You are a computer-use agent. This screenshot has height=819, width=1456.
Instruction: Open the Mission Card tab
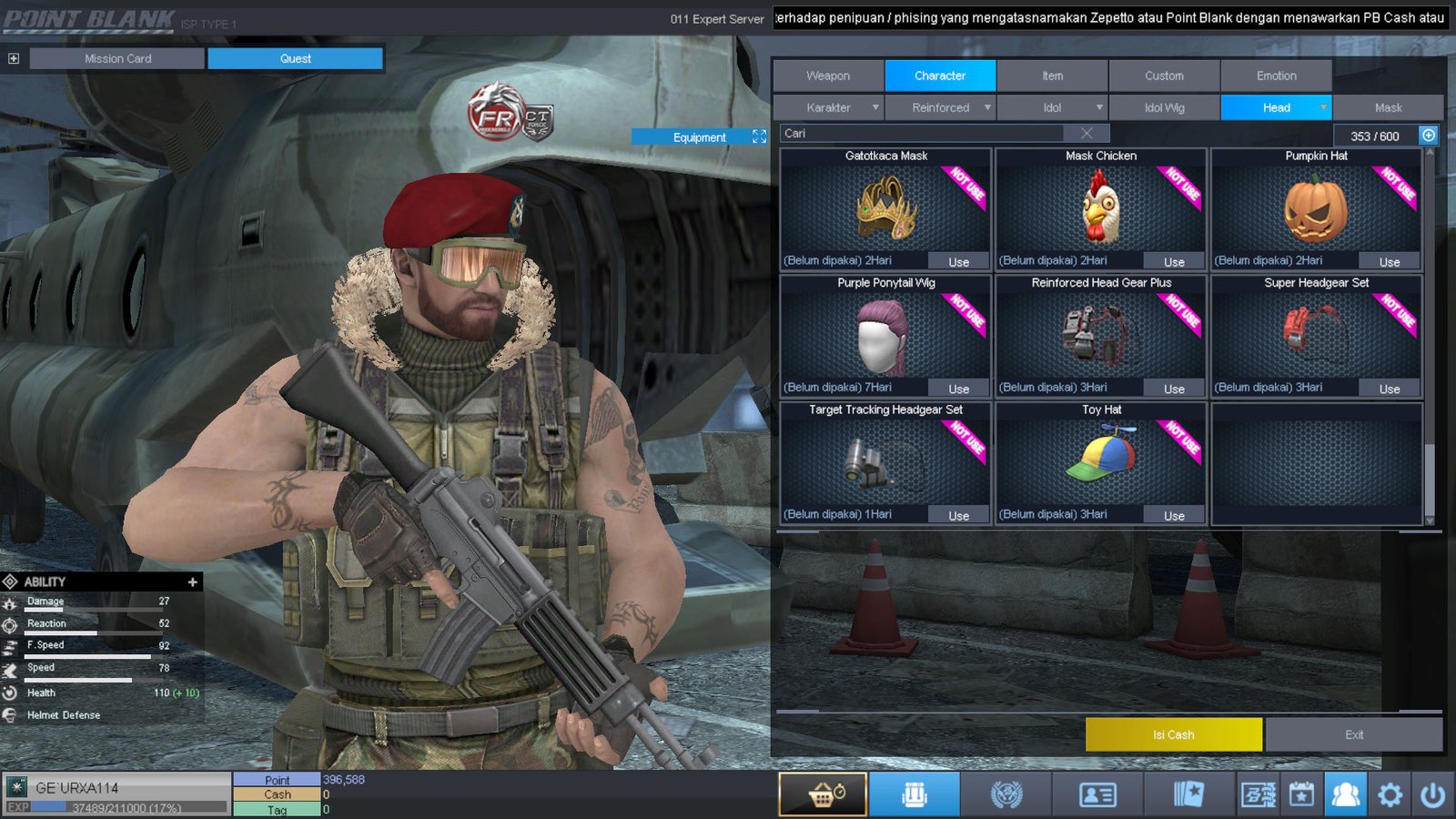pyautogui.click(x=117, y=58)
